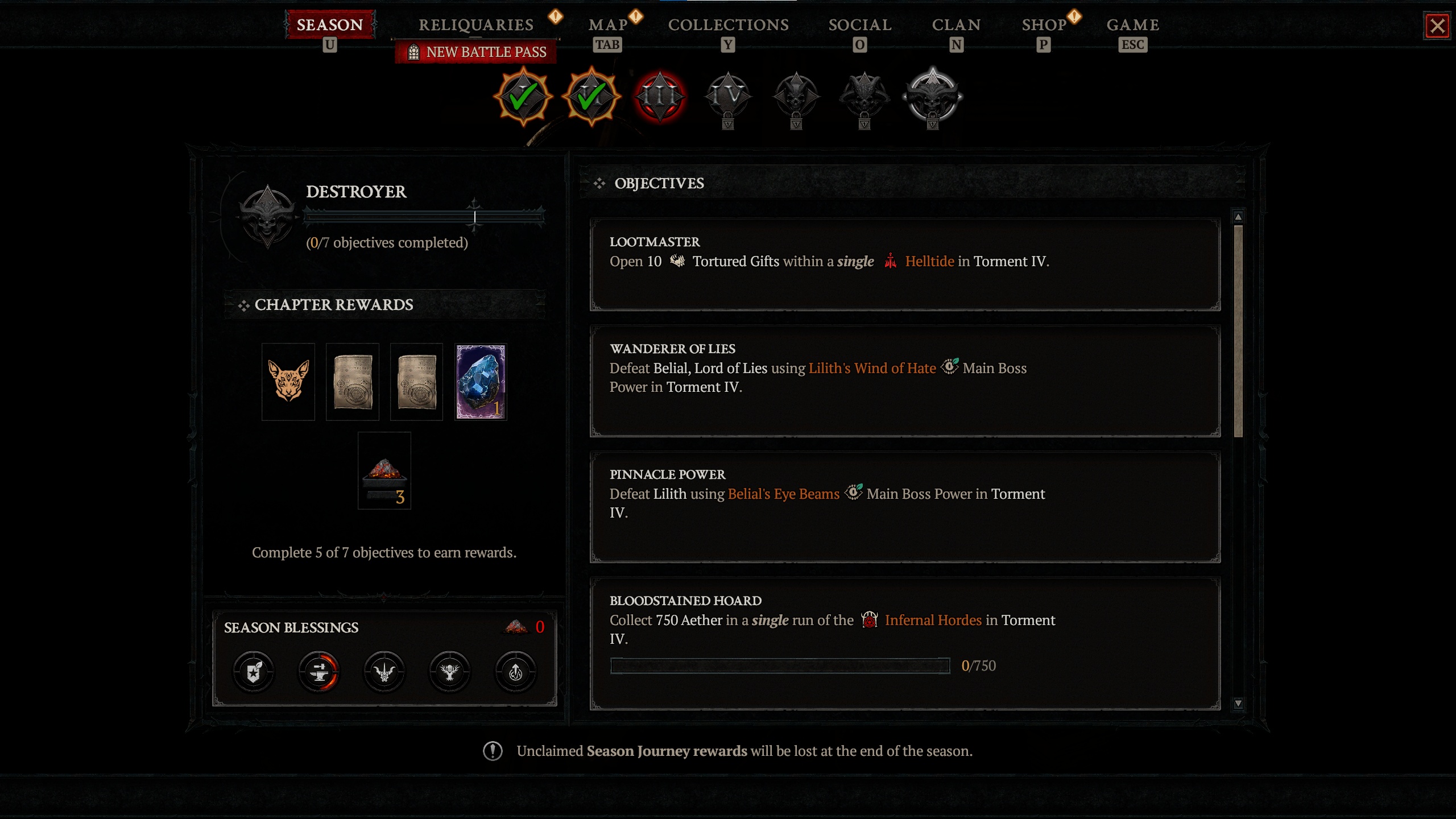The height and width of the screenshot is (819, 1456).
Task: Click the Belial's Eye Beams link
Action: point(783,494)
